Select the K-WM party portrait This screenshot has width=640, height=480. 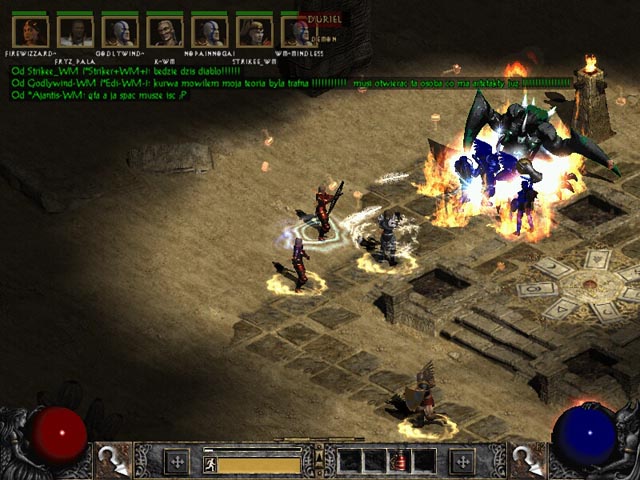165,32
